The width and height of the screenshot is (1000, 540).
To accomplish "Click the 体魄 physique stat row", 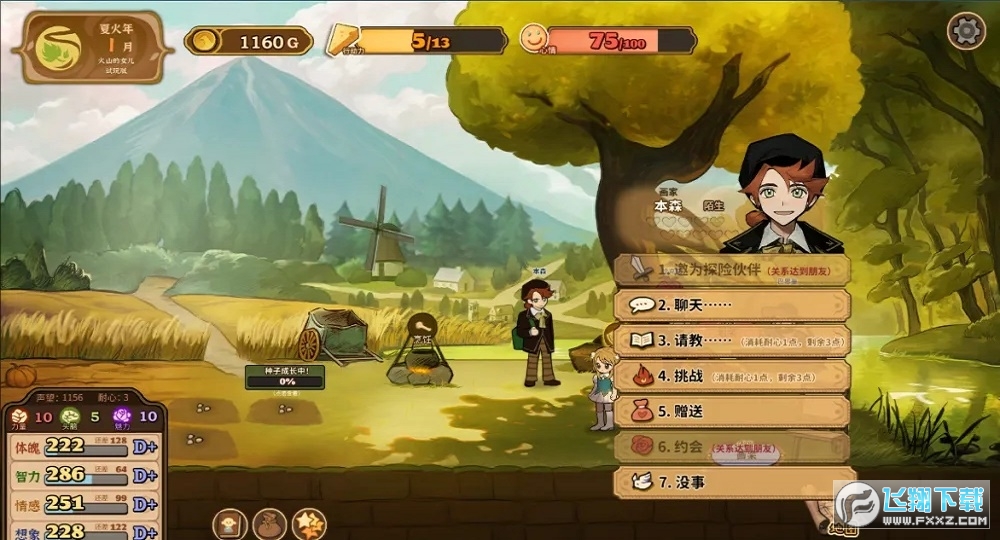I will point(83,445).
